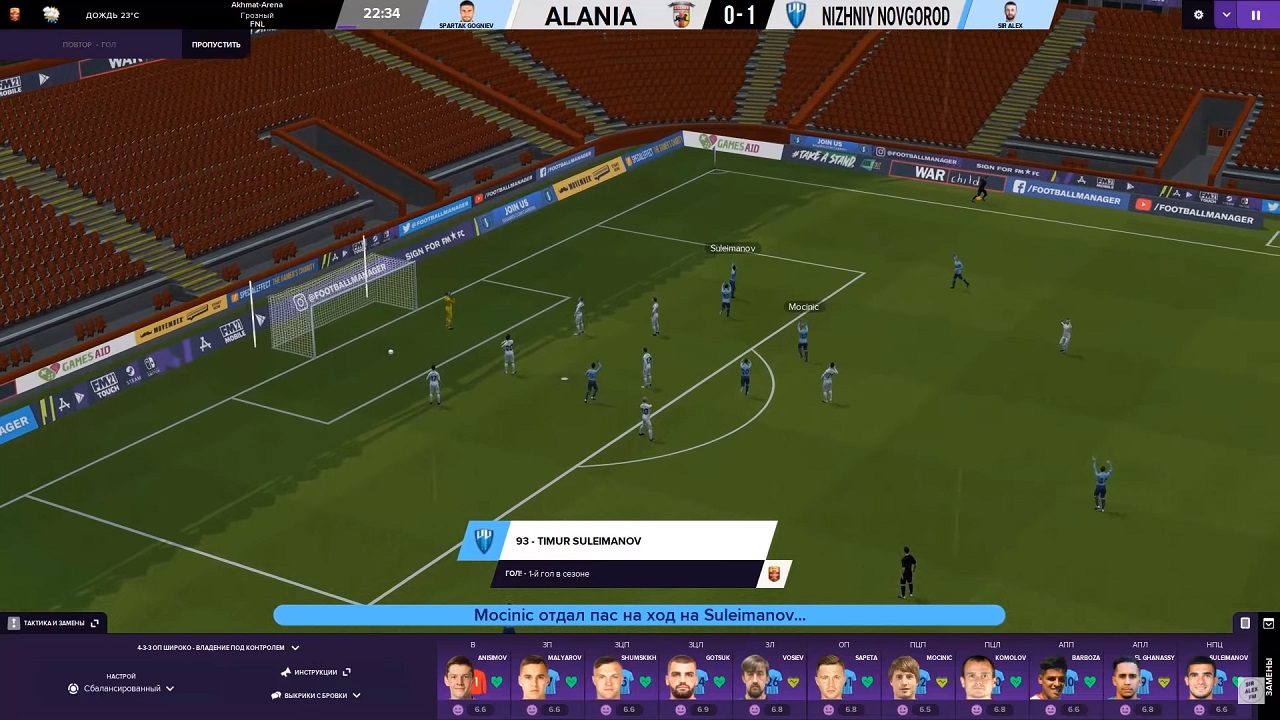
Task: Select El Ghanassy's player card
Action: tap(1139, 680)
